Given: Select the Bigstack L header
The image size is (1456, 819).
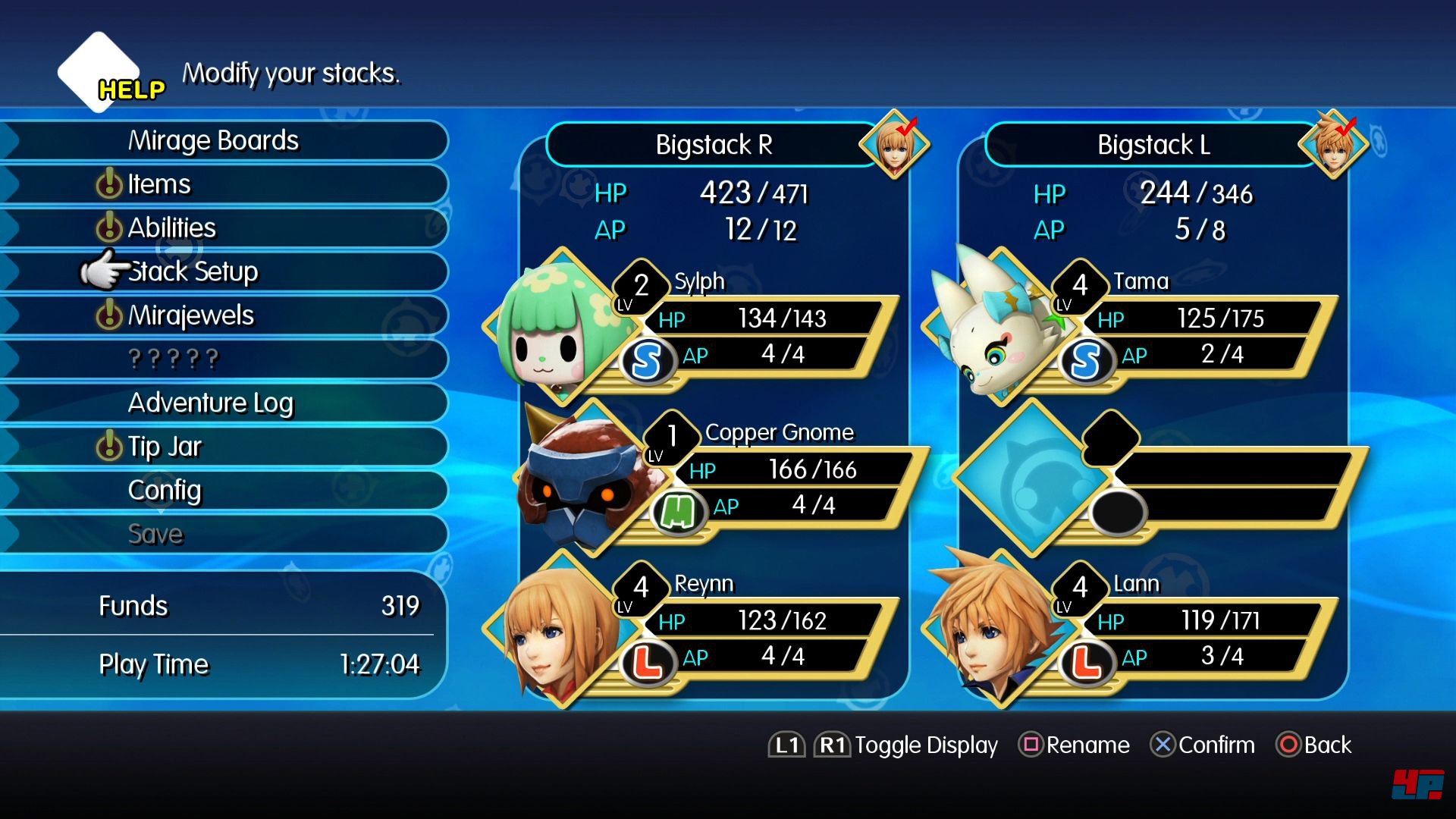Looking at the screenshot, I should pyautogui.click(x=1153, y=145).
